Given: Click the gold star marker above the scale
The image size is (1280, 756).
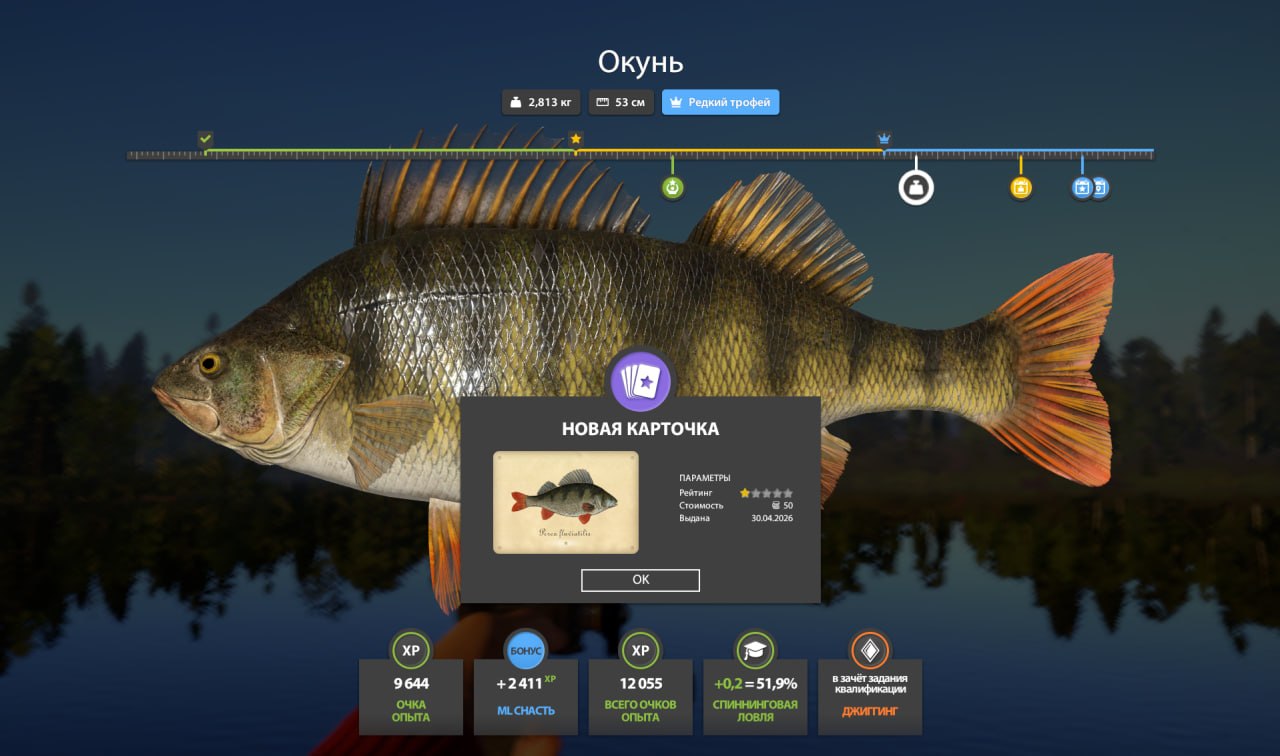Looking at the screenshot, I should pos(575,139).
